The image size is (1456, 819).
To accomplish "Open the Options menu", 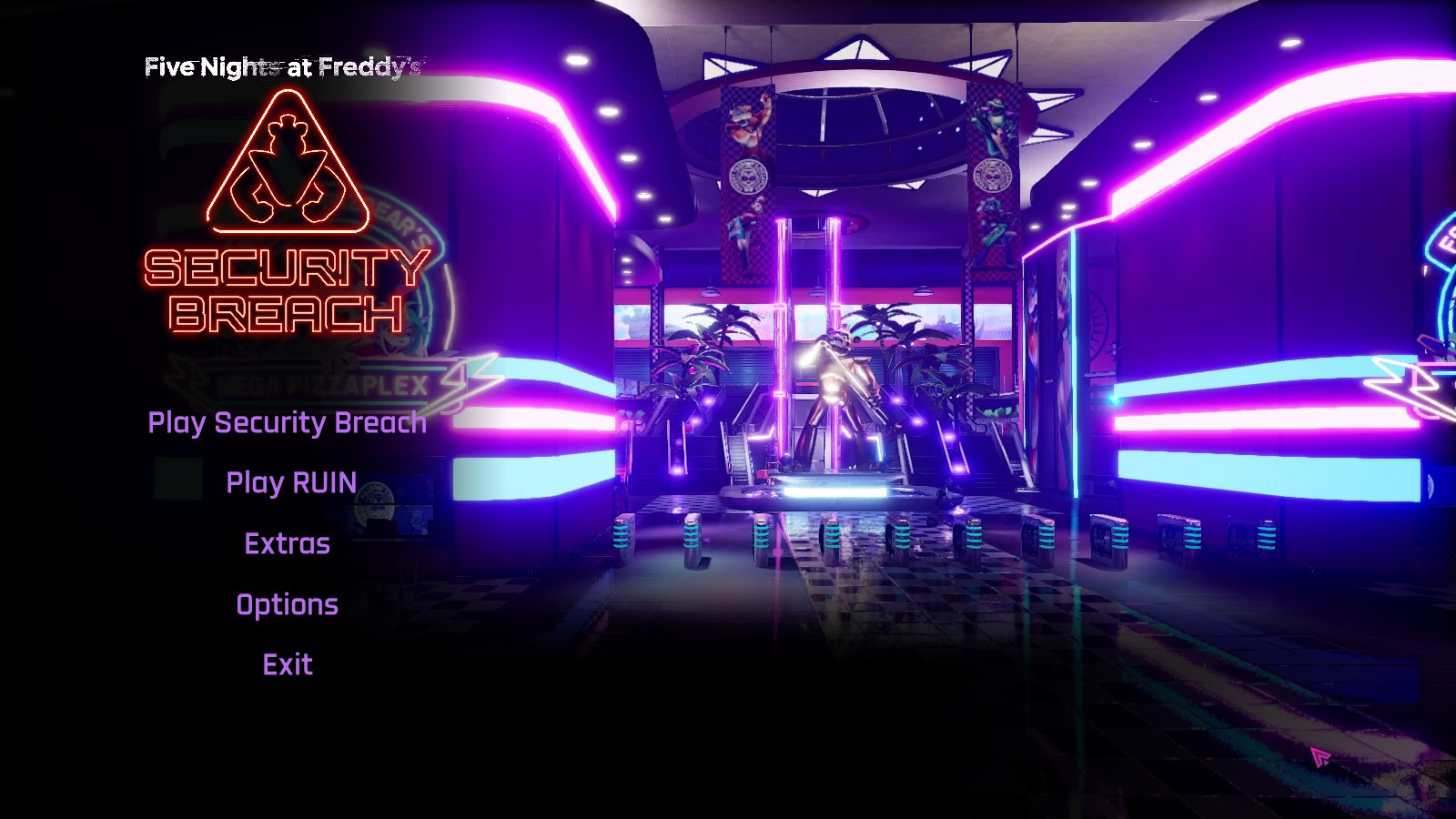I will (286, 603).
